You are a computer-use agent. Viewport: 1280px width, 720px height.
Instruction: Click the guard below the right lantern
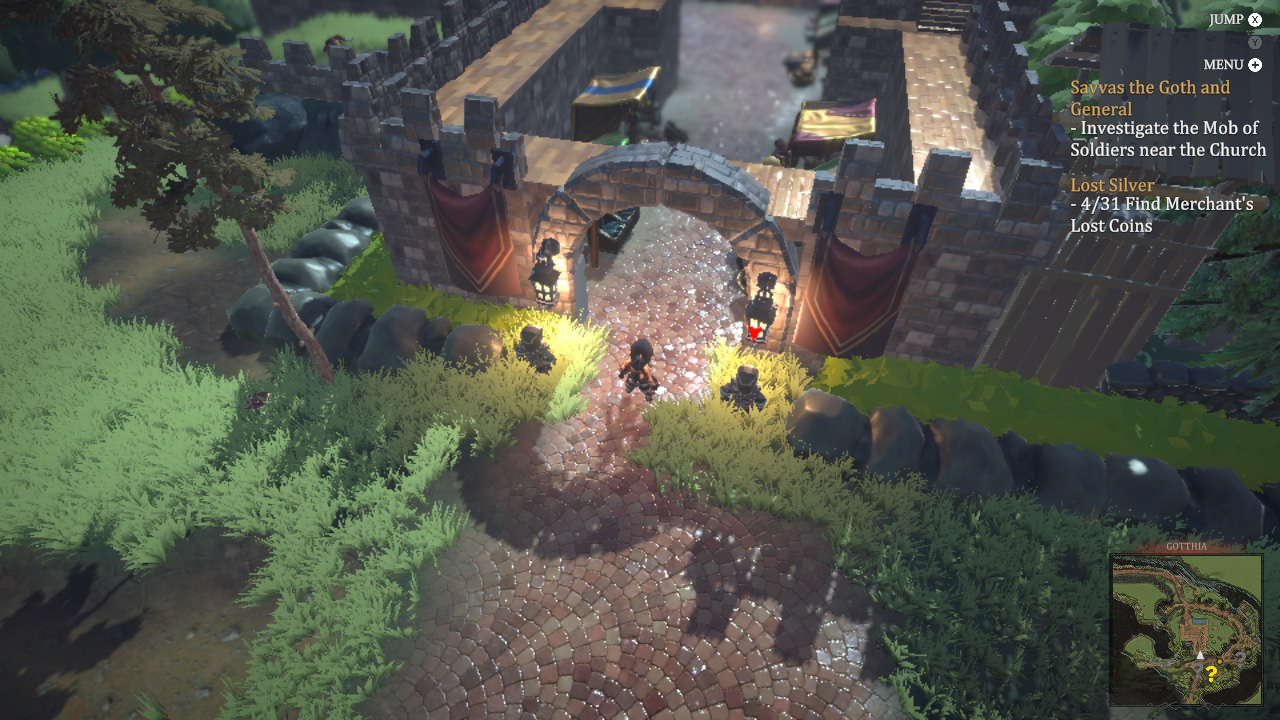click(744, 388)
